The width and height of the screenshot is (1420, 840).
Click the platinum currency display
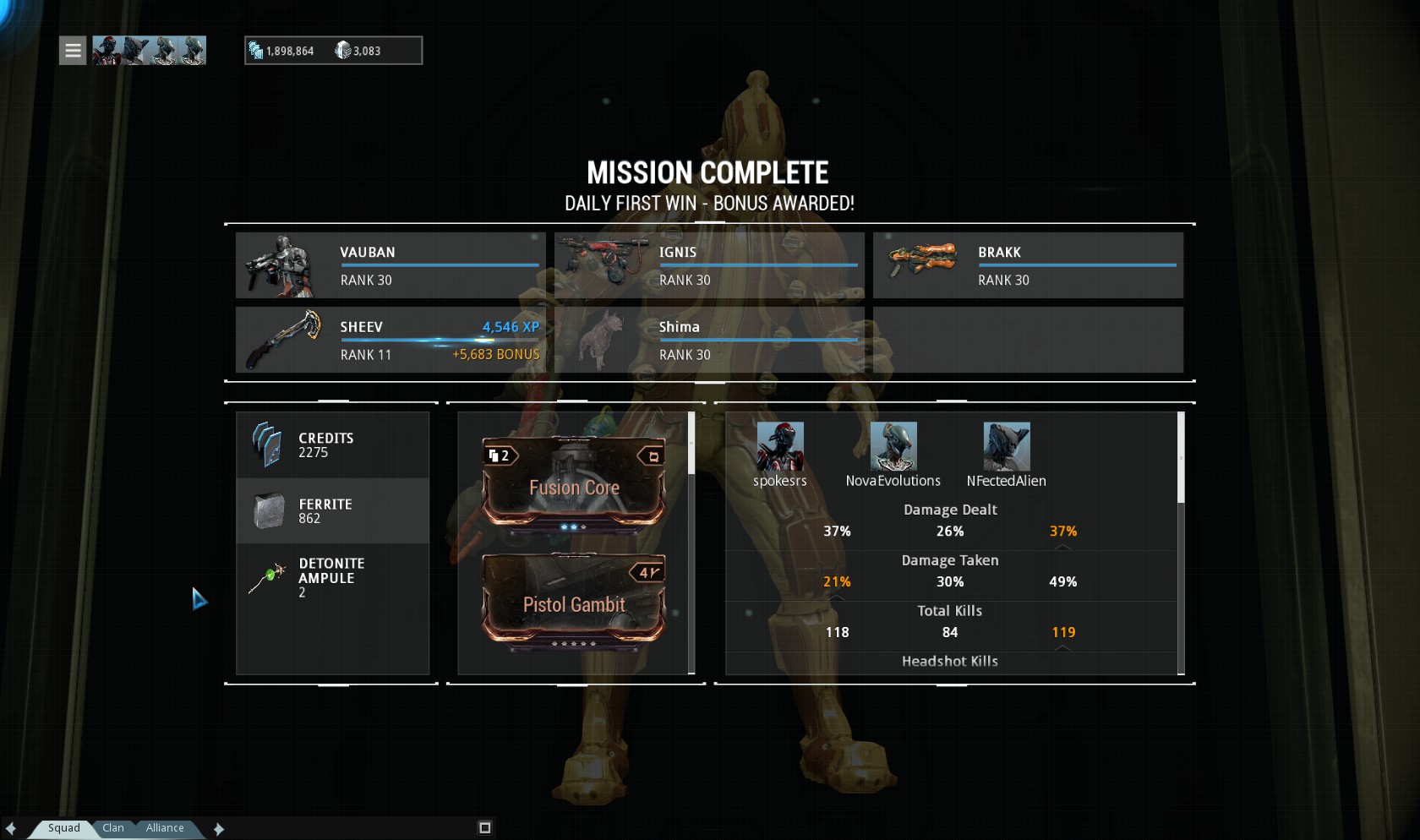click(x=359, y=51)
